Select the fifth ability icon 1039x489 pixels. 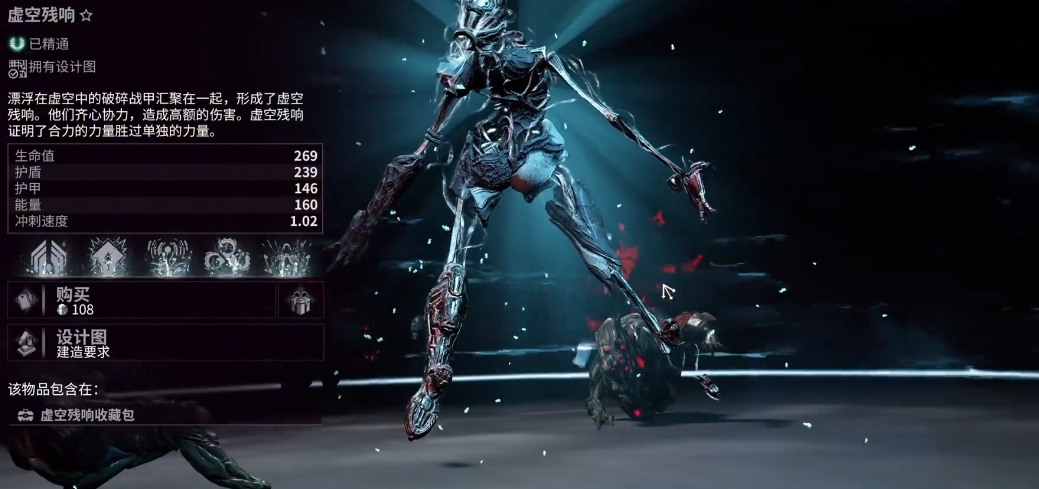tap(286, 257)
